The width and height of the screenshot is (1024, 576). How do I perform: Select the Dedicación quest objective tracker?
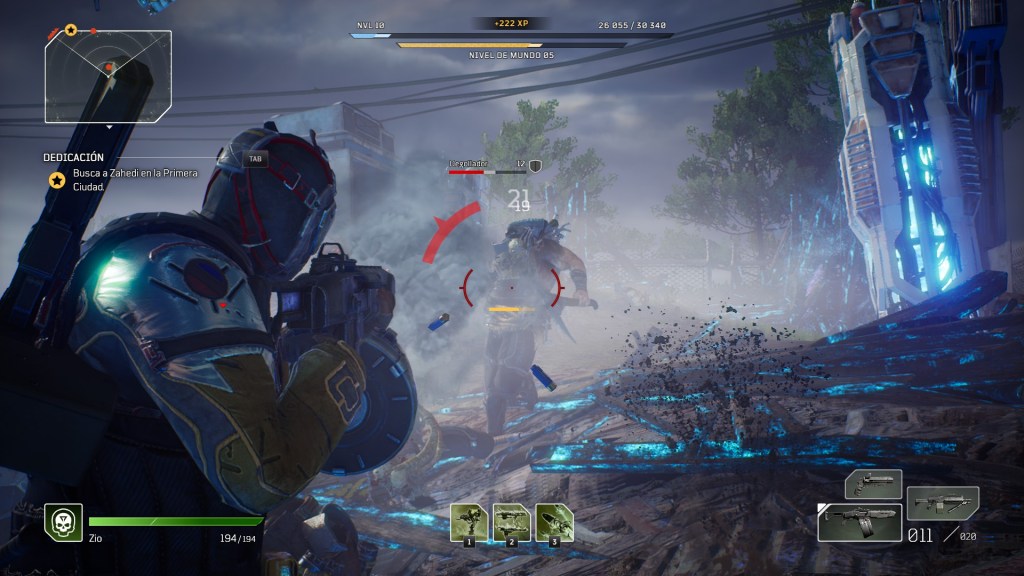coord(74,157)
